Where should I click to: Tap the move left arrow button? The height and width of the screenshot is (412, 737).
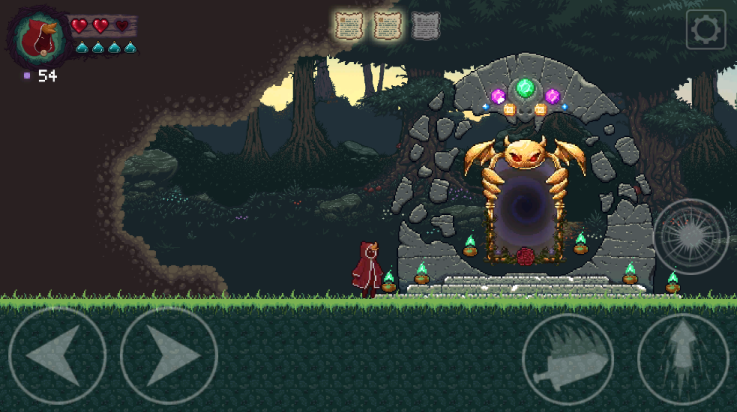(x=58, y=355)
